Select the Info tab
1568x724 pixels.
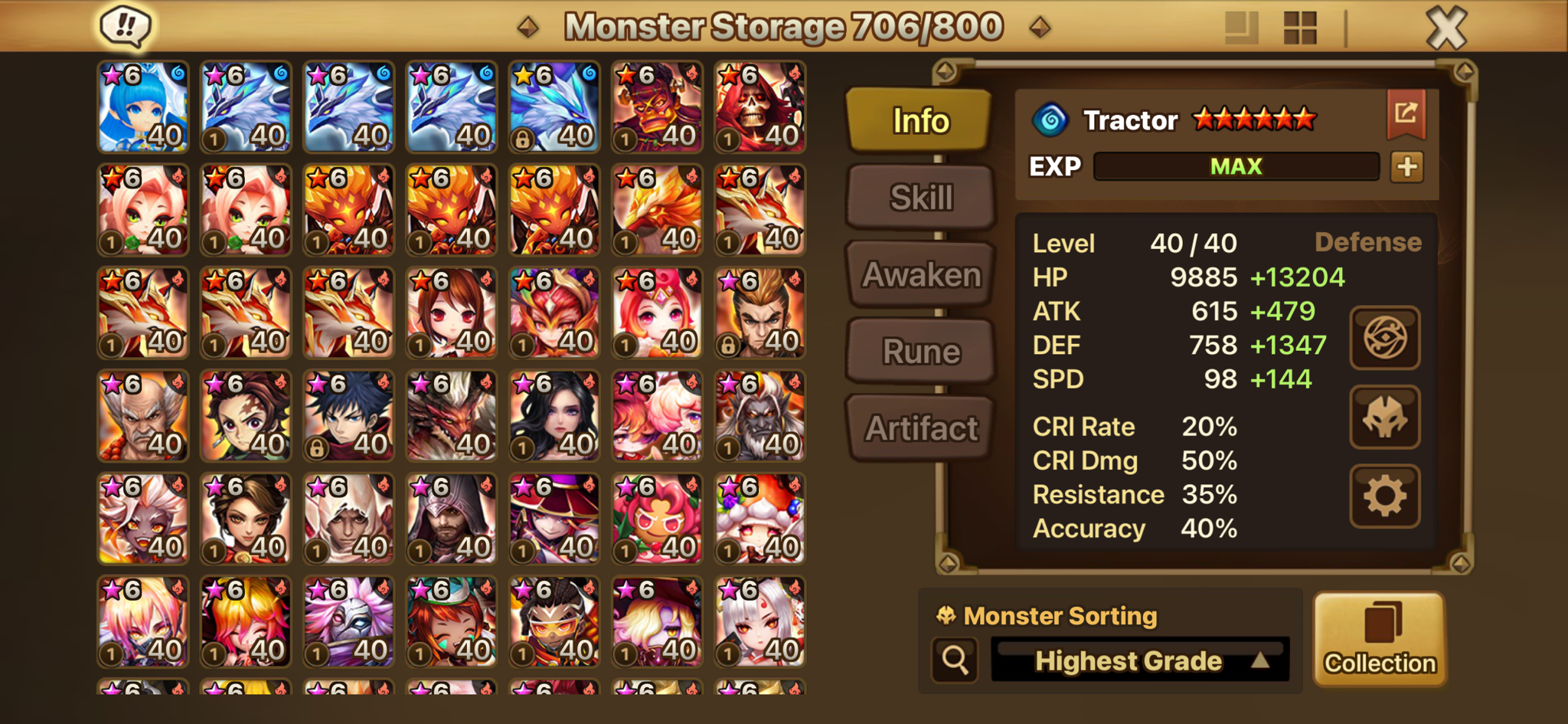tap(920, 120)
